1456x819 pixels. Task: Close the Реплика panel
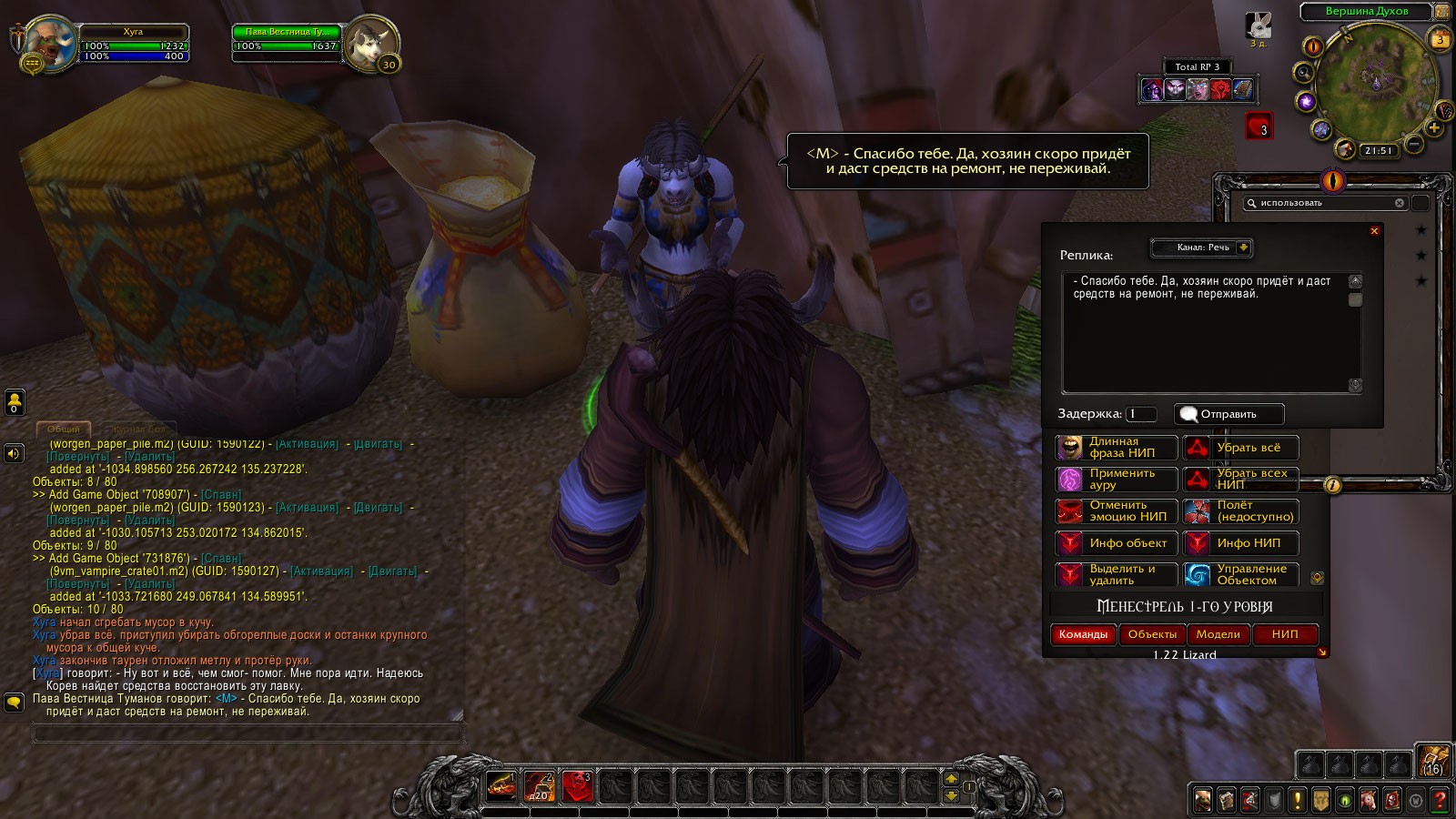pos(1374,231)
